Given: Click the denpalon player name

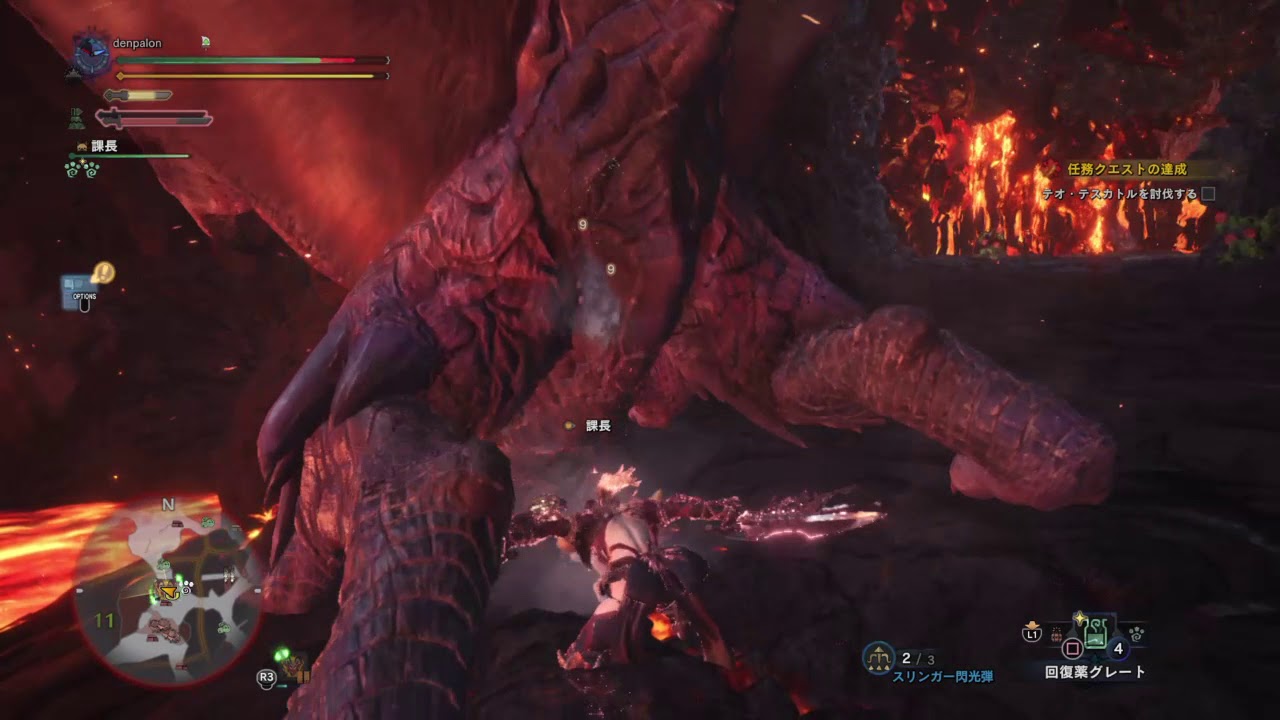Looking at the screenshot, I should [x=138, y=44].
